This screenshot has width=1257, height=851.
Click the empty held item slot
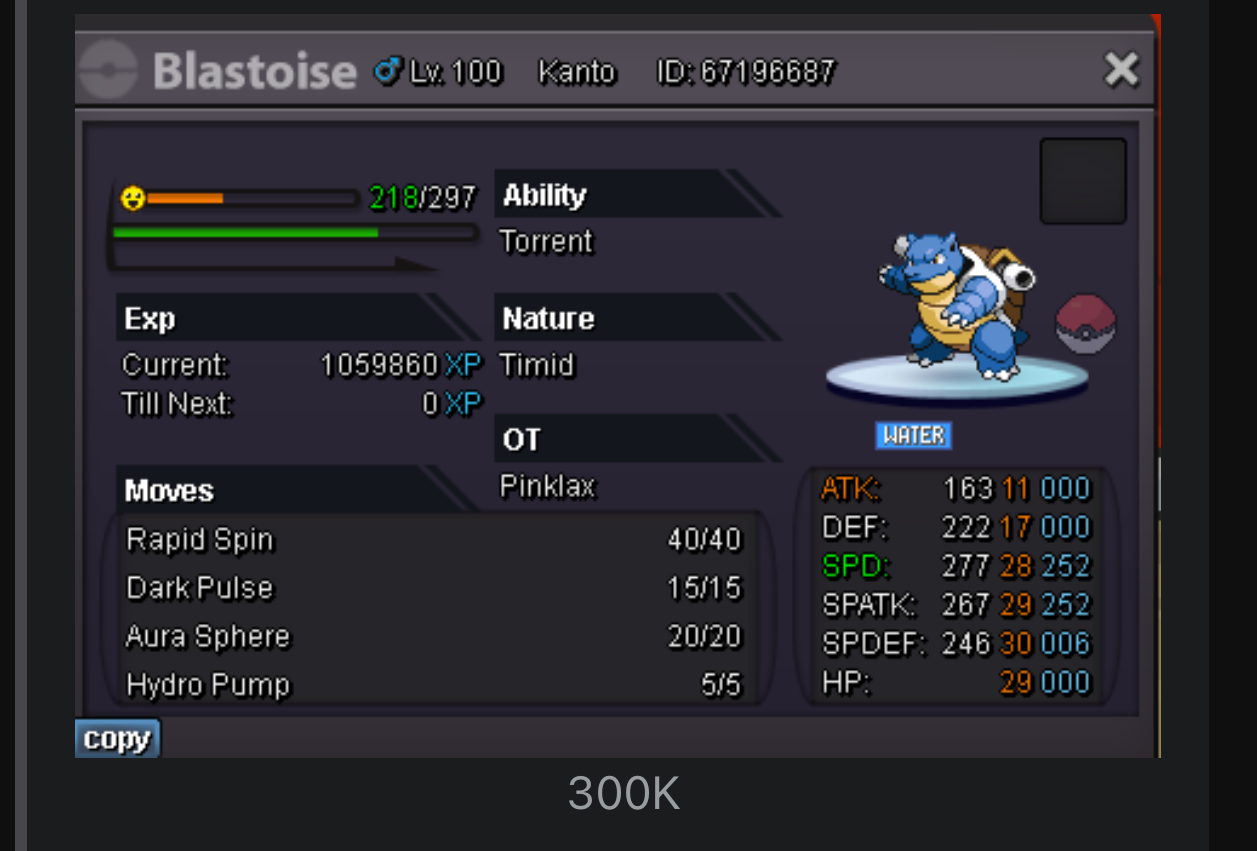coord(1083,181)
